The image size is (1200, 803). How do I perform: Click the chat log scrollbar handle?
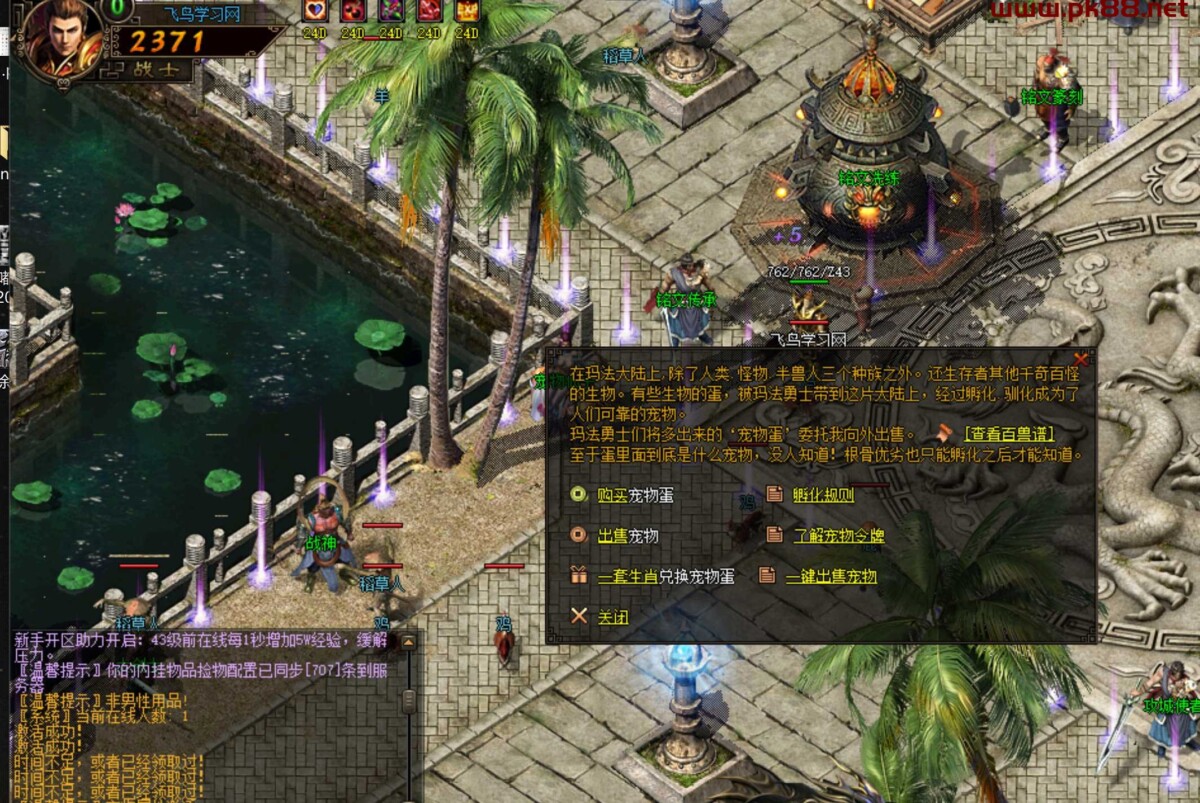[x=408, y=700]
